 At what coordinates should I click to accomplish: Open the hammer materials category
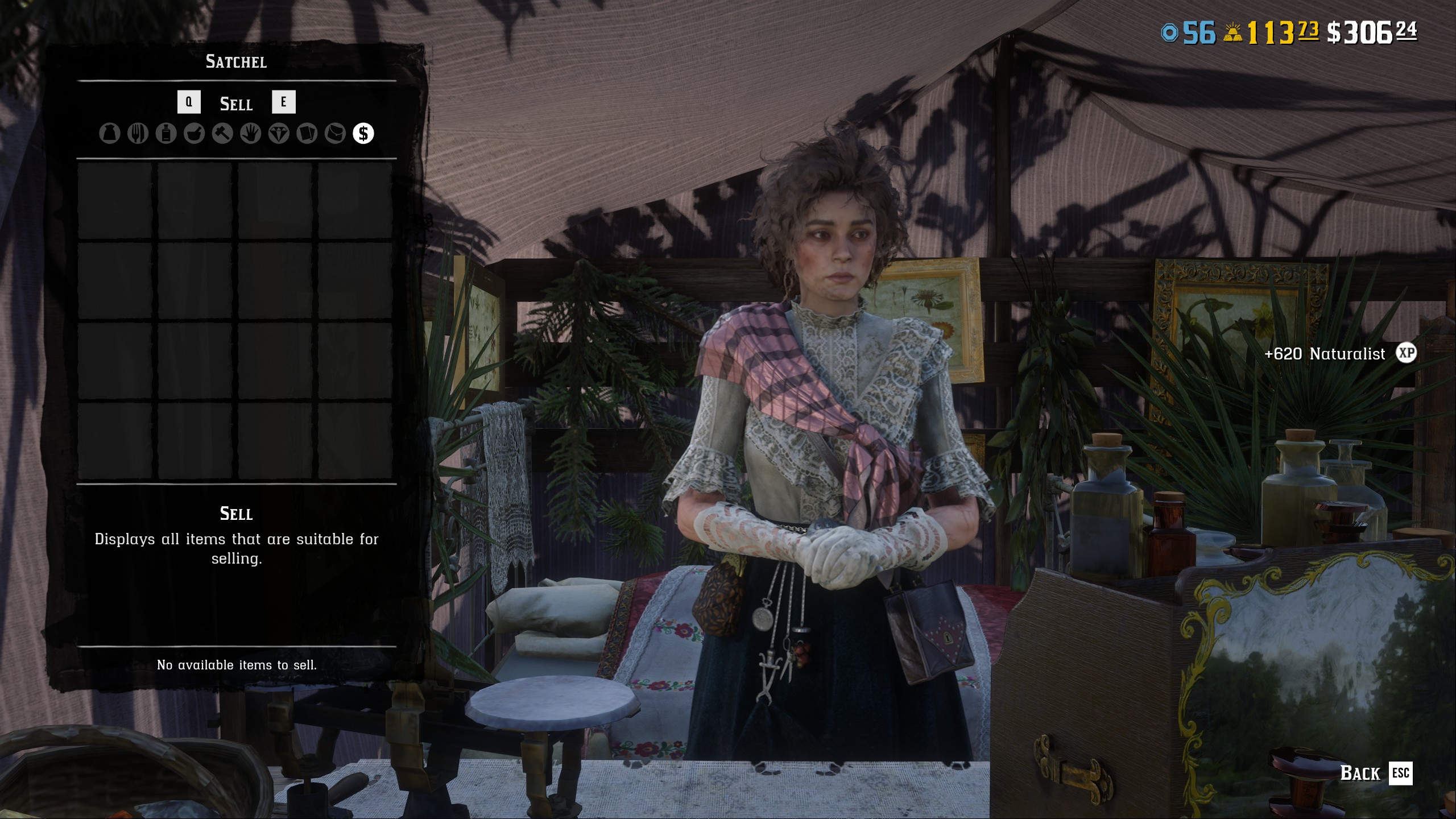(222, 134)
